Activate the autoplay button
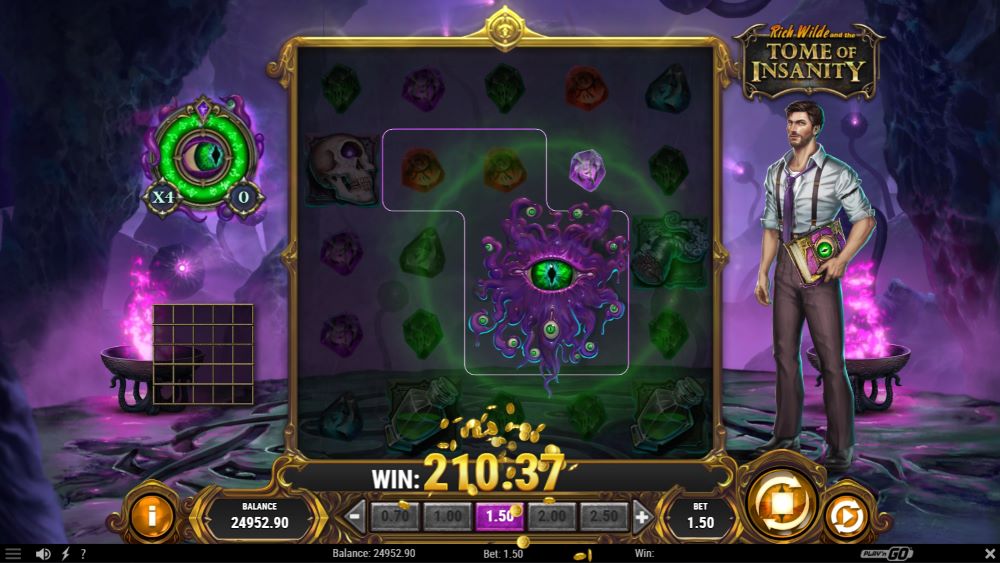1000x563 pixels. pyautogui.click(x=845, y=518)
